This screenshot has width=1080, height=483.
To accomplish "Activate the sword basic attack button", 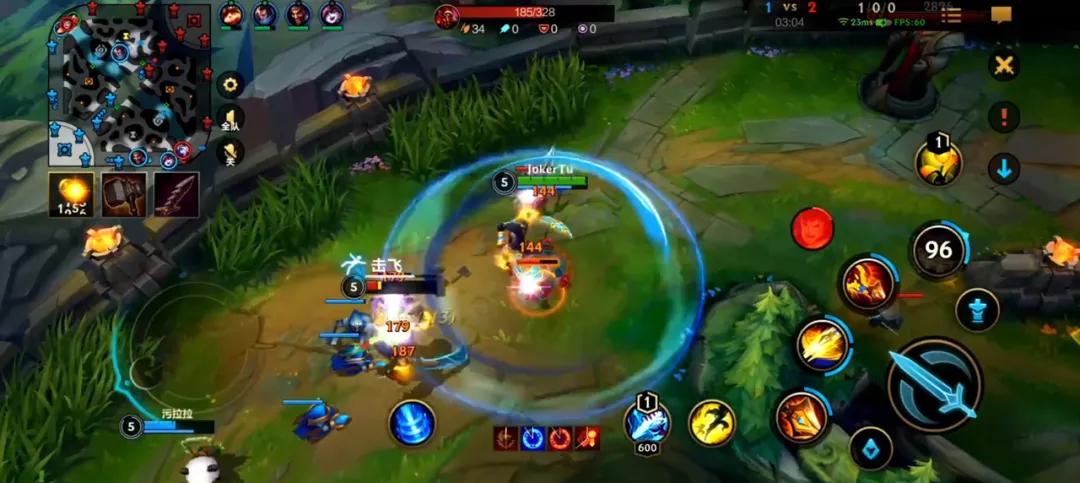I will point(934,385).
